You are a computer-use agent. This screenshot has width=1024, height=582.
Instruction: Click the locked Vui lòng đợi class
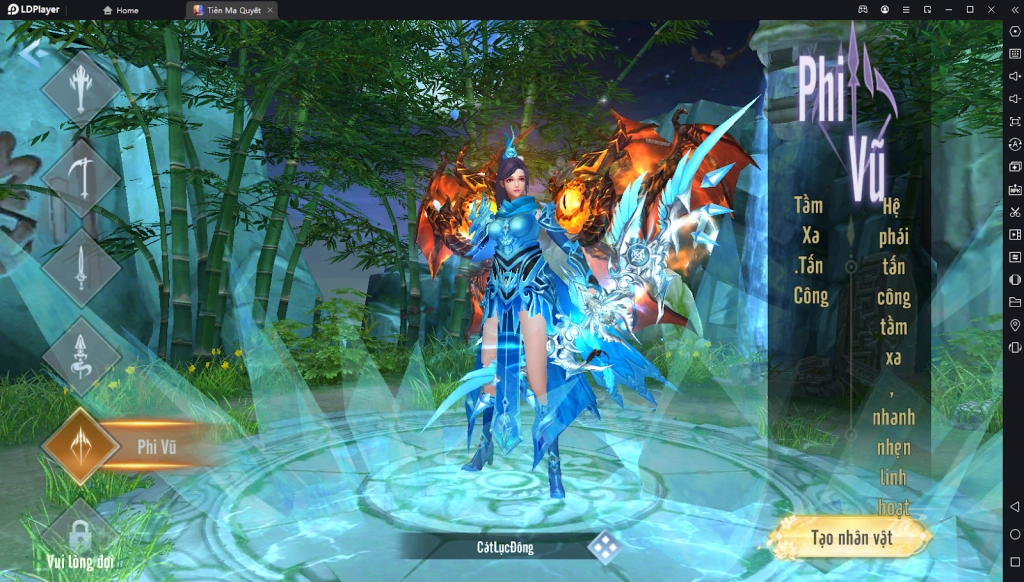point(81,535)
